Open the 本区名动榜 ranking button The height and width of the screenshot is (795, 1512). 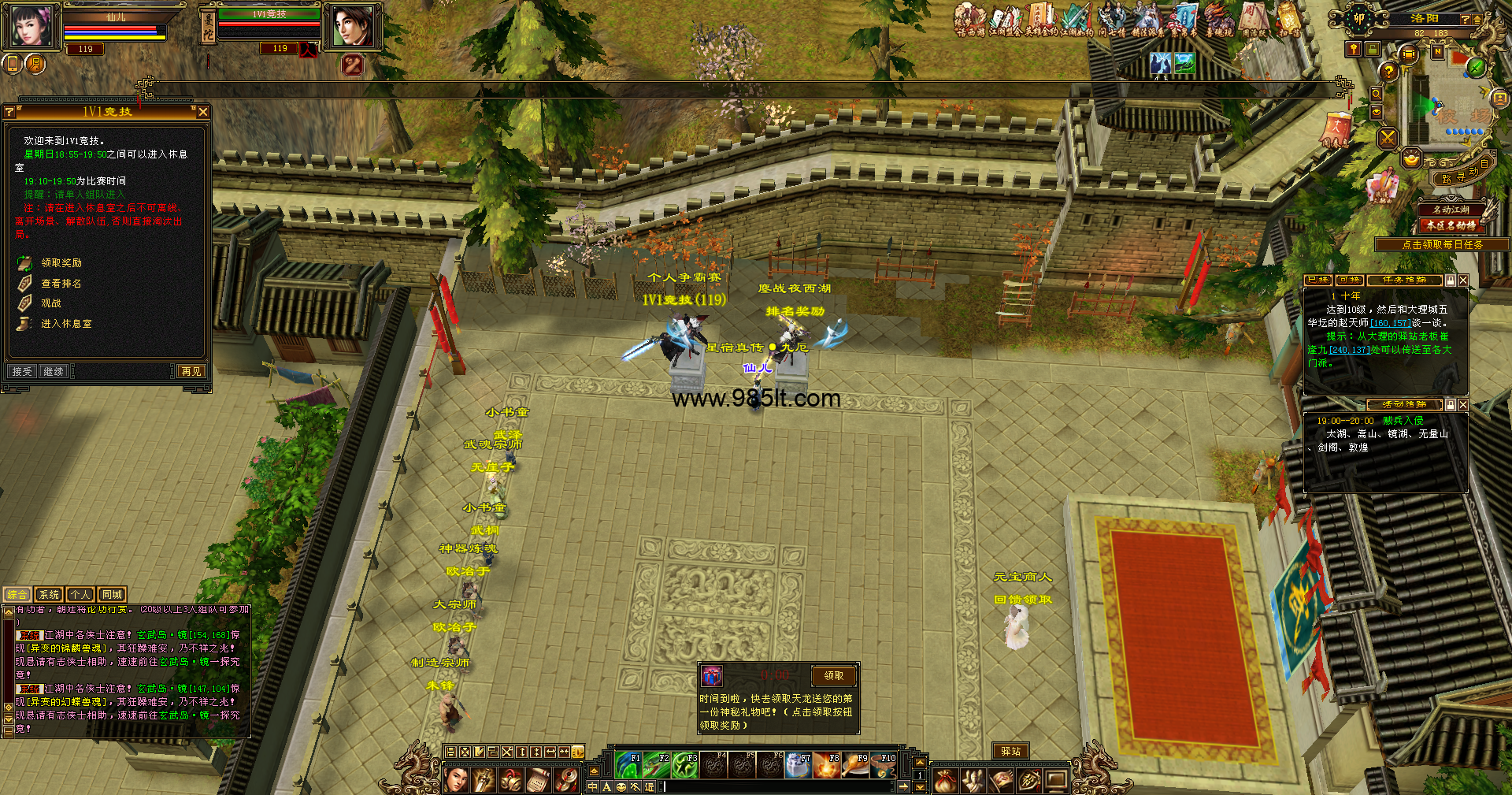1451,225
